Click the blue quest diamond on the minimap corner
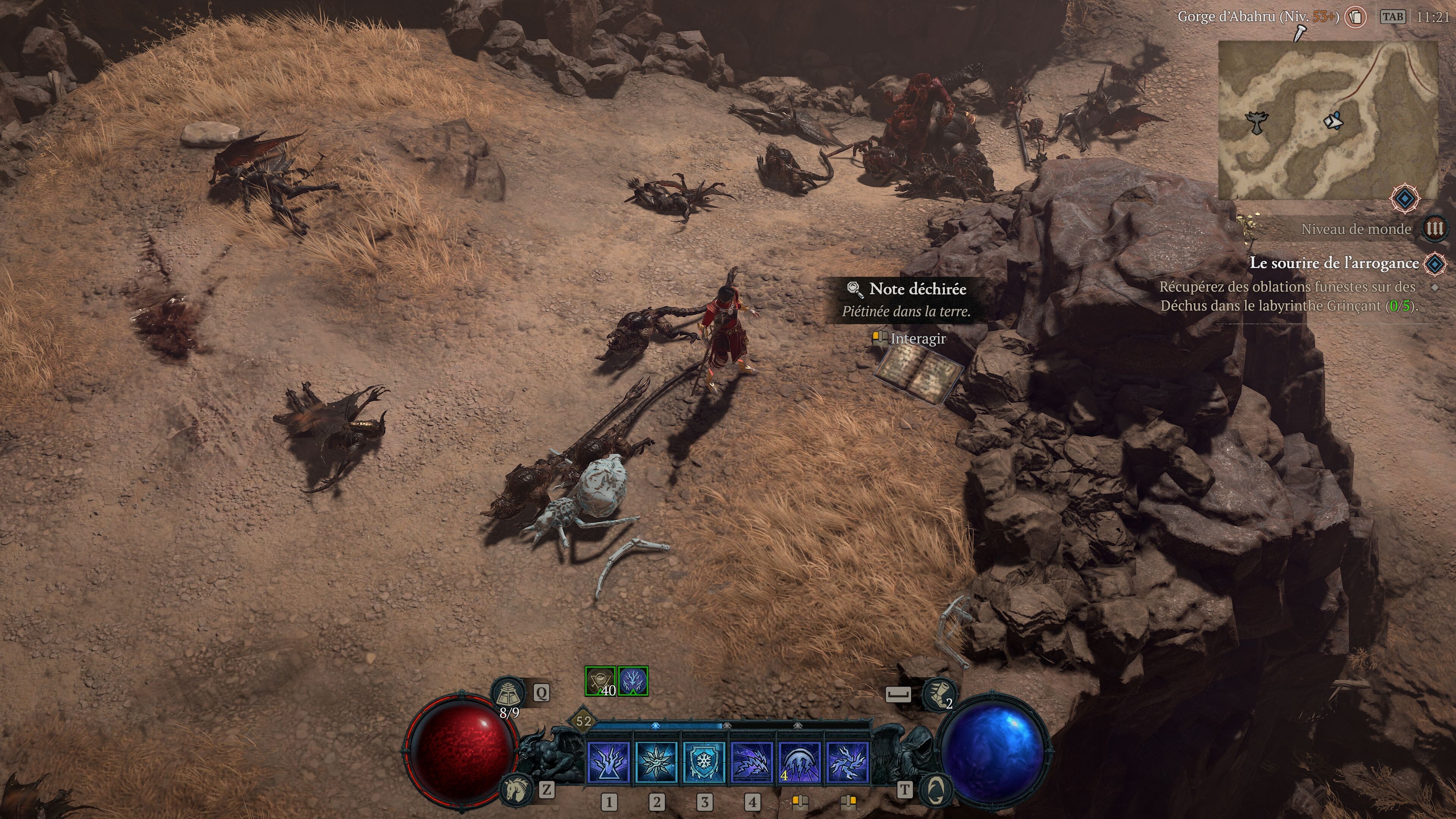The width and height of the screenshot is (1456, 819). 1405,198
